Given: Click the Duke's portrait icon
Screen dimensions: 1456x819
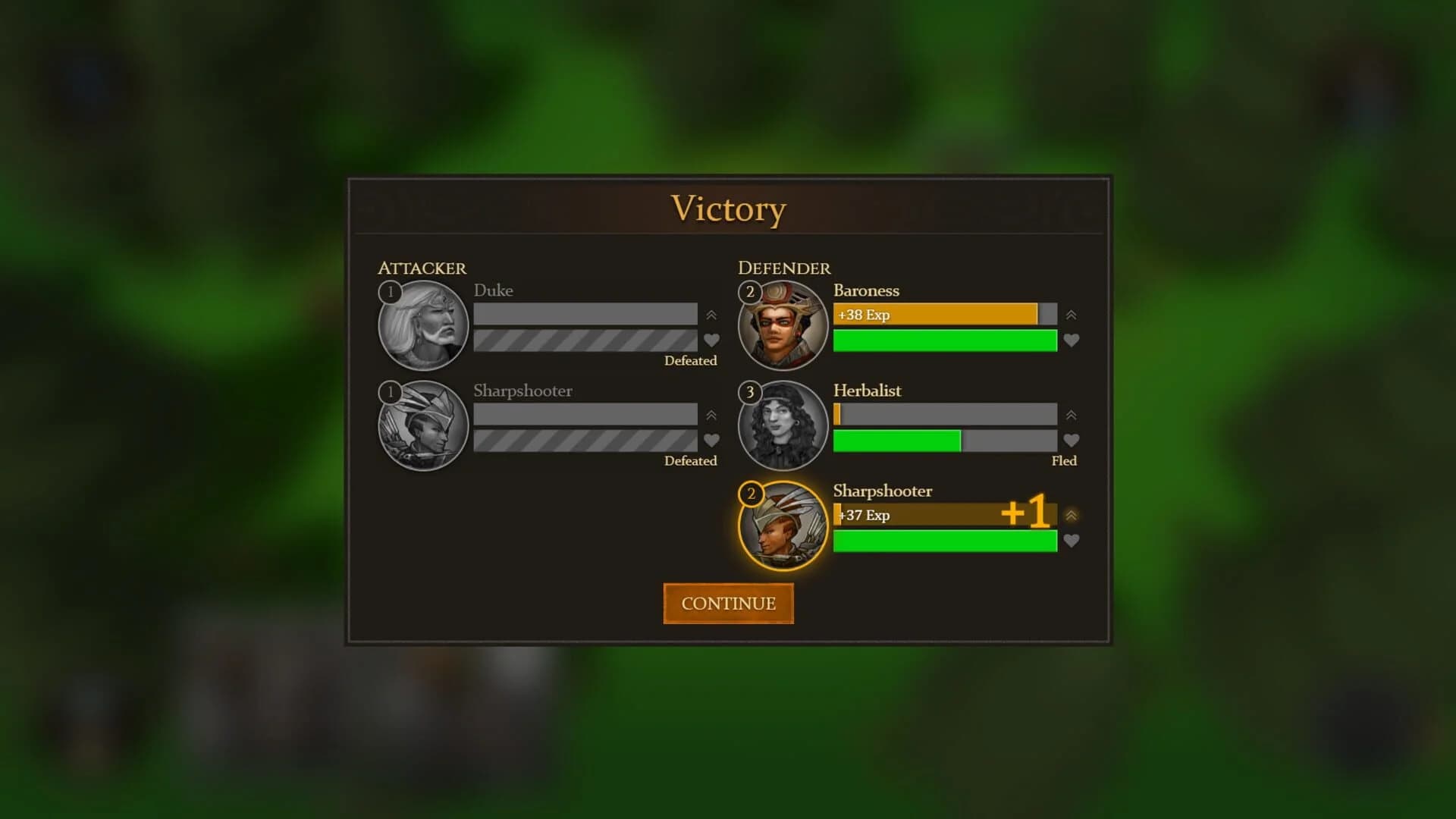Looking at the screenshot, I should click(x=423, y=326).
